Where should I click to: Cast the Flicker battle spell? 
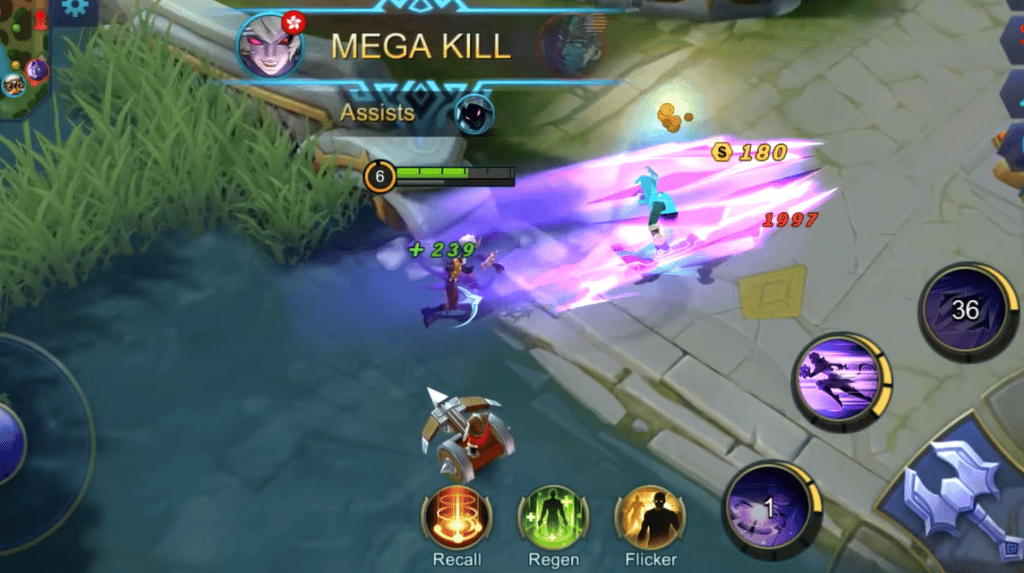[x=651, y=516]
